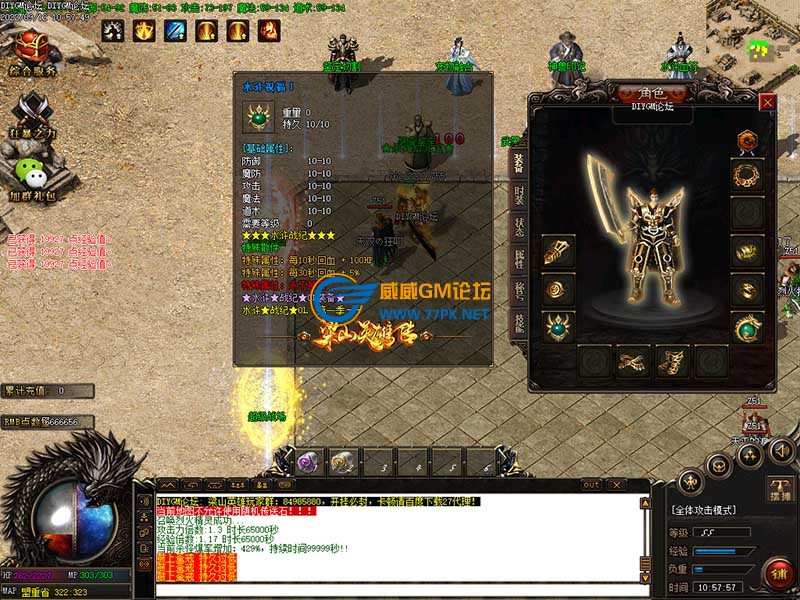
Task: Switch to the 状态 status tab
Action: point(519,226)
